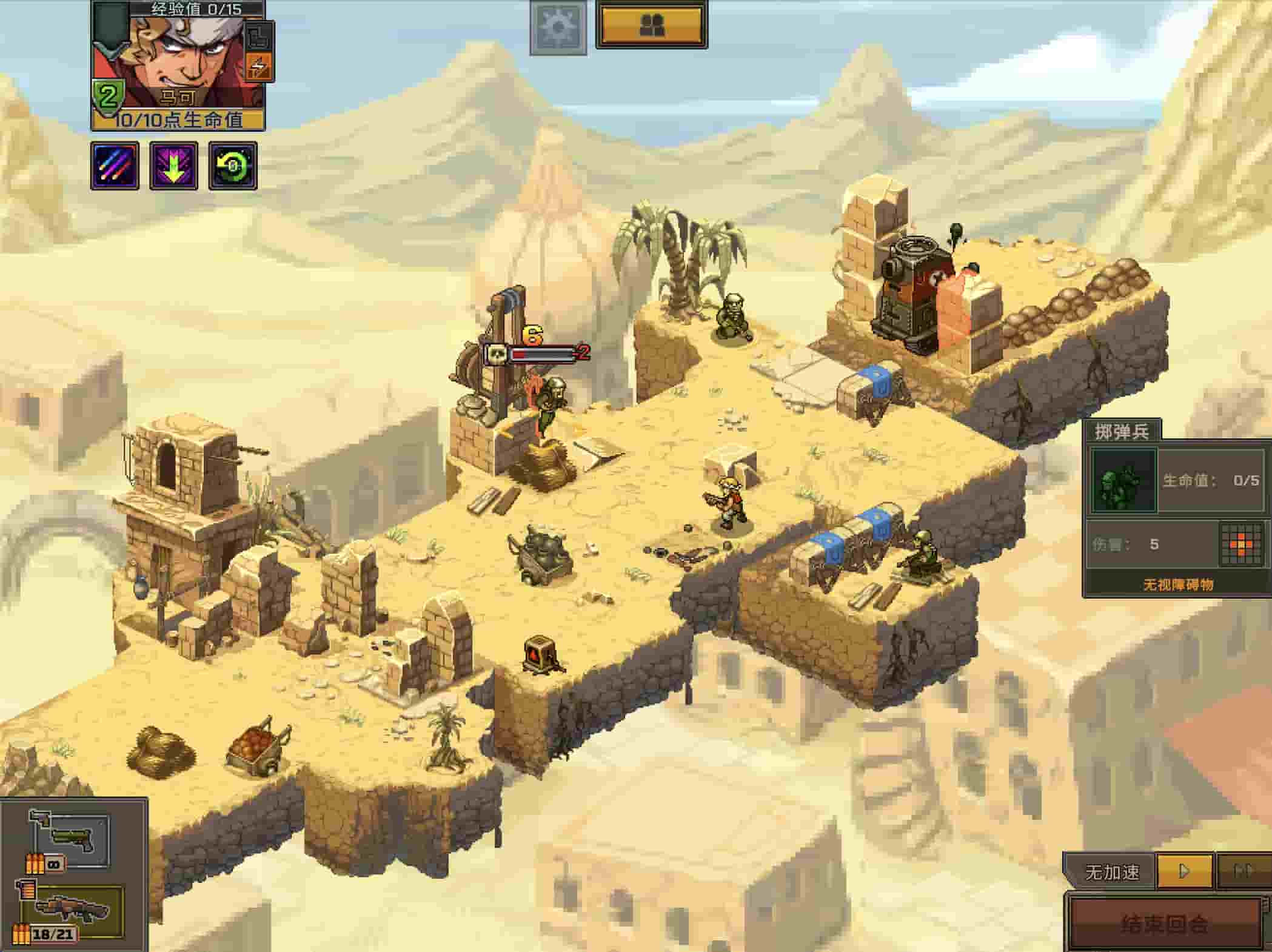Viewport: 1272px width, 952px height.
Task: Switch to fast-forward speed
Action: pyautogui.click(x=1243, y=871)
